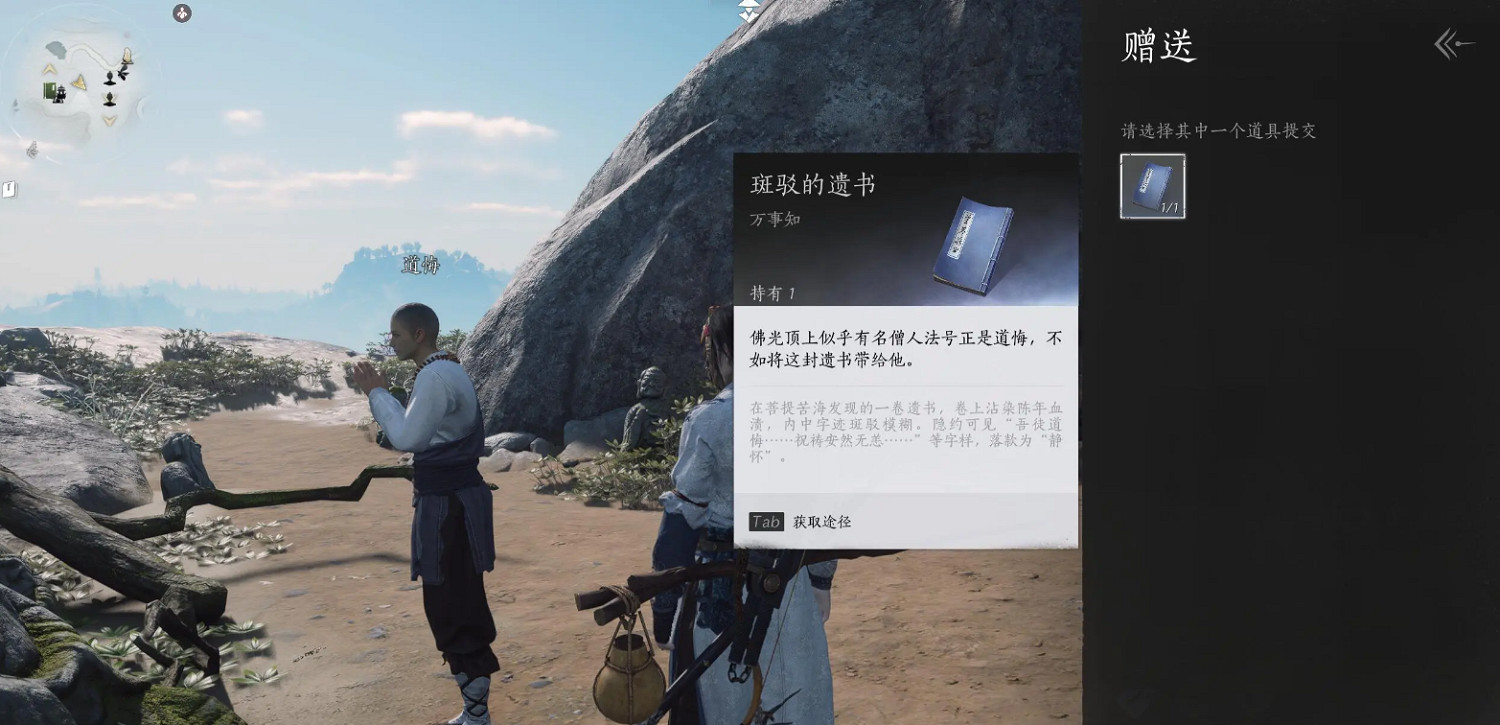1500x725 pixels.
Task: Select the bird marker on the minimap
Action: (x=124, y=73)
